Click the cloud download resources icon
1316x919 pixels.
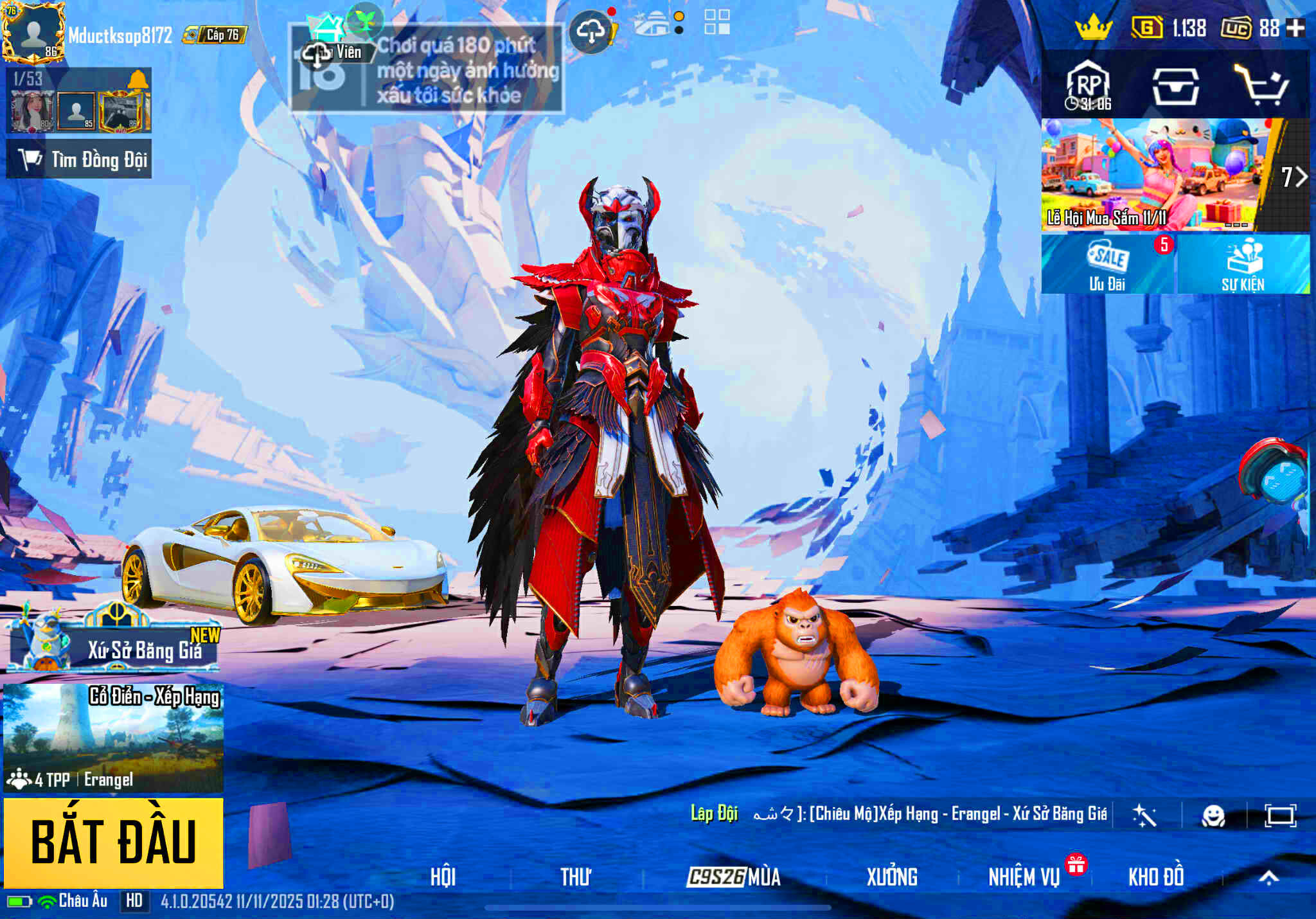point(592,29)
